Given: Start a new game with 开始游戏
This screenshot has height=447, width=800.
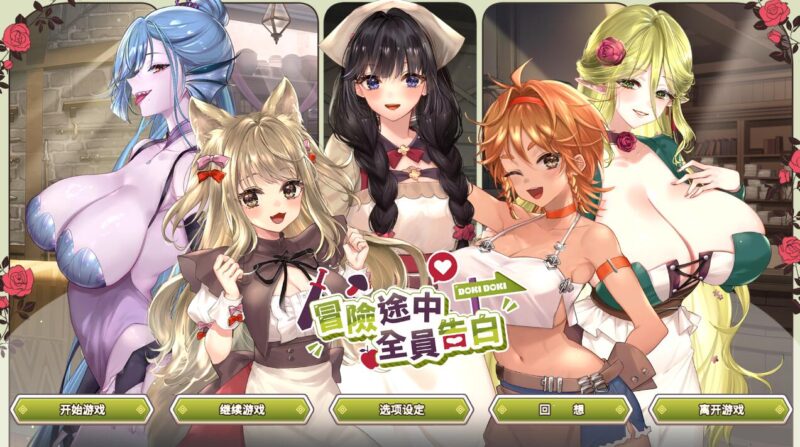Looking at the screenshot, I should 82,409.
